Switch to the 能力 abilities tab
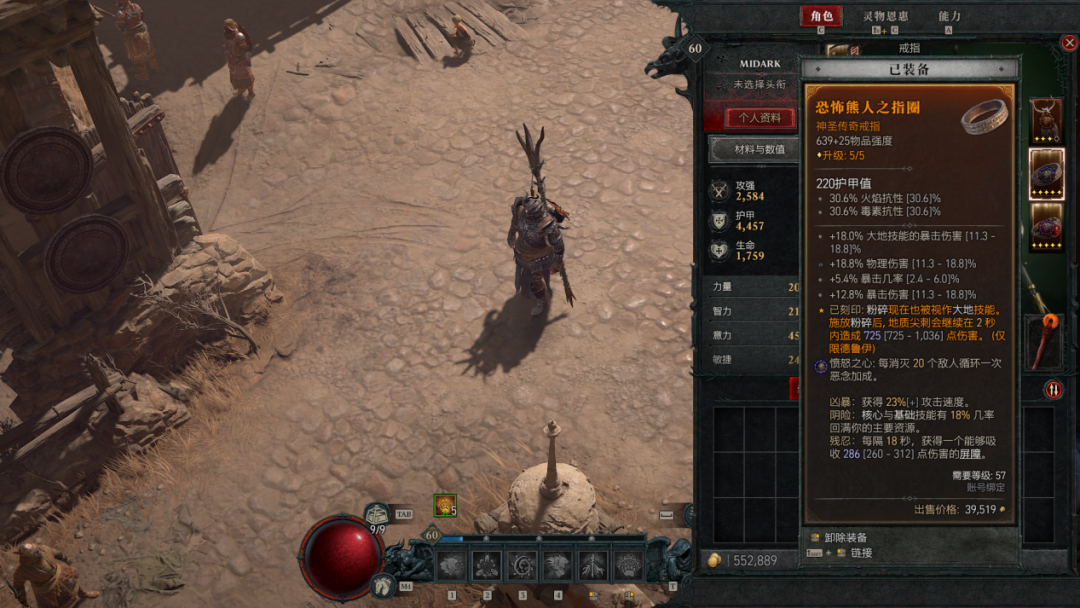This screenshot has width=1080, height=608. click(x=949, y=16)
